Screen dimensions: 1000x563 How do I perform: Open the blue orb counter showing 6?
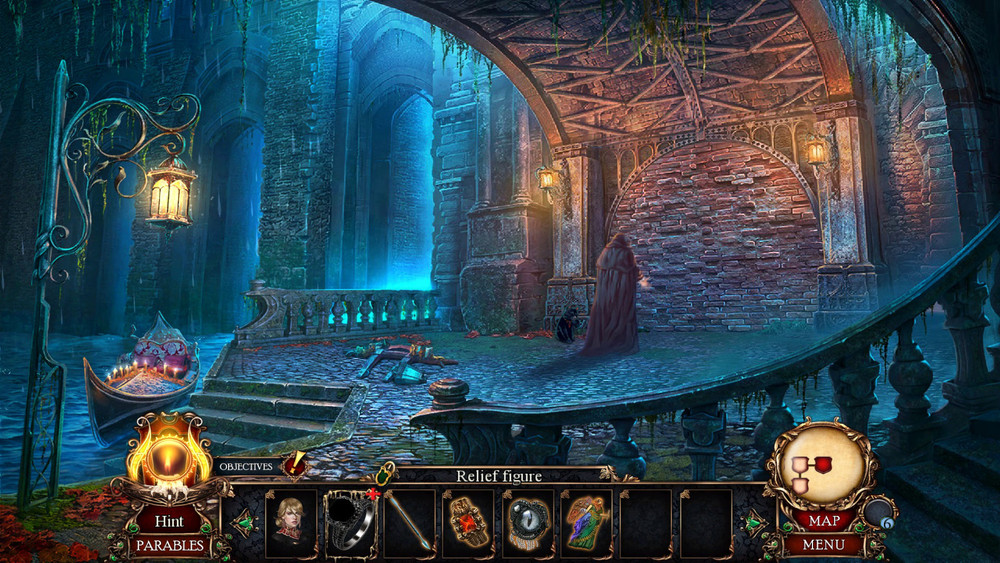(878, 514)
